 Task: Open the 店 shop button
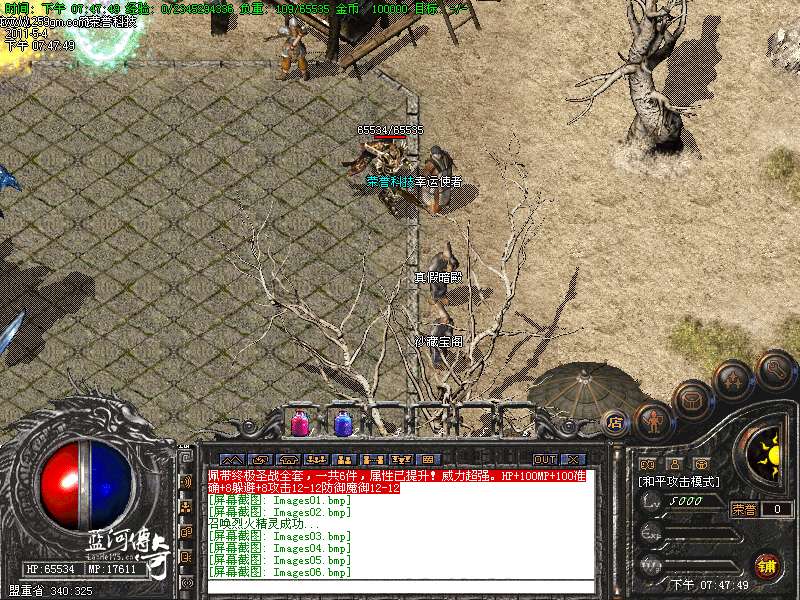tap(615, 421)
